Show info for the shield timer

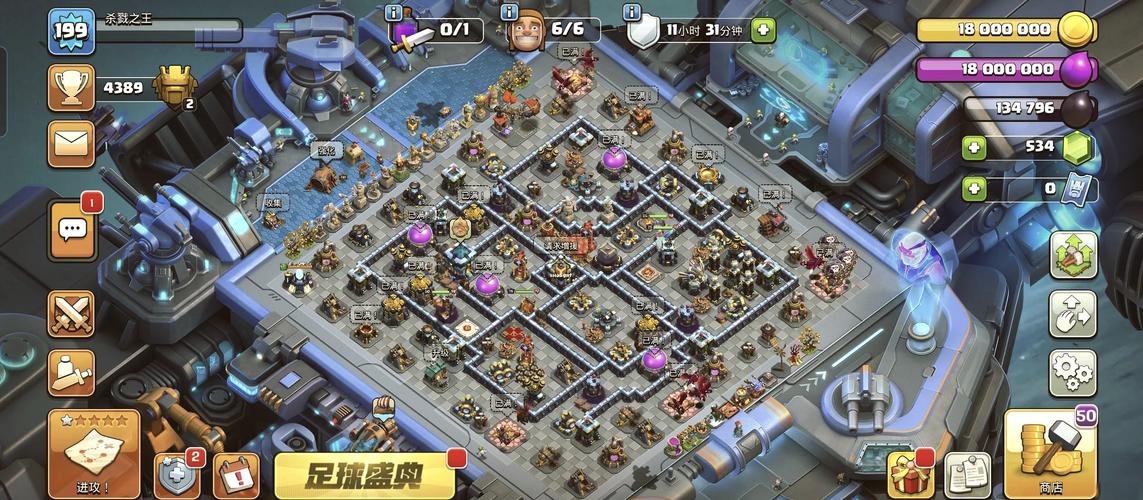click(x=632, y=12)
